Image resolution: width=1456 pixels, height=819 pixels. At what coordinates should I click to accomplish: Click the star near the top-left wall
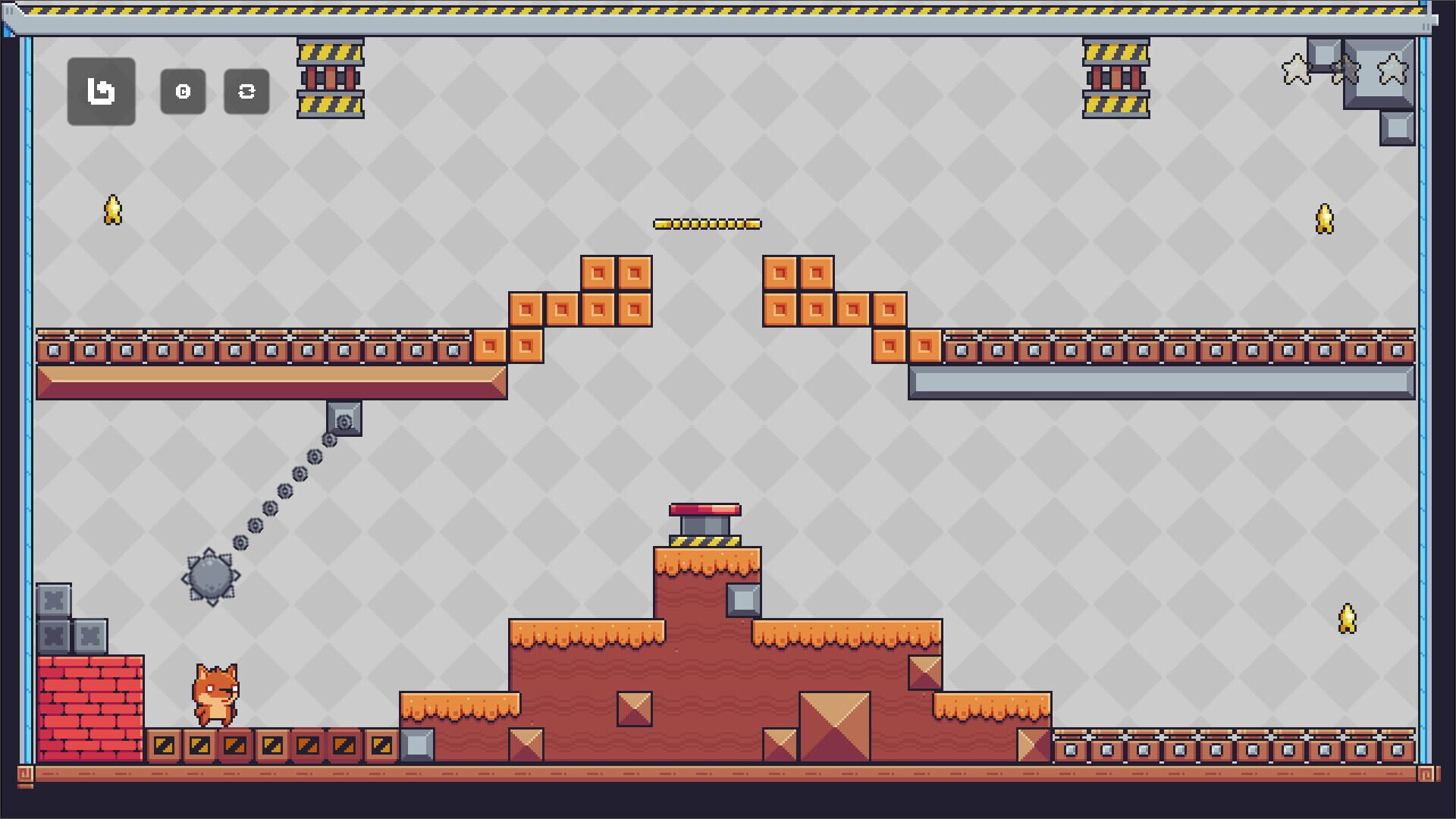coord(112,210)
